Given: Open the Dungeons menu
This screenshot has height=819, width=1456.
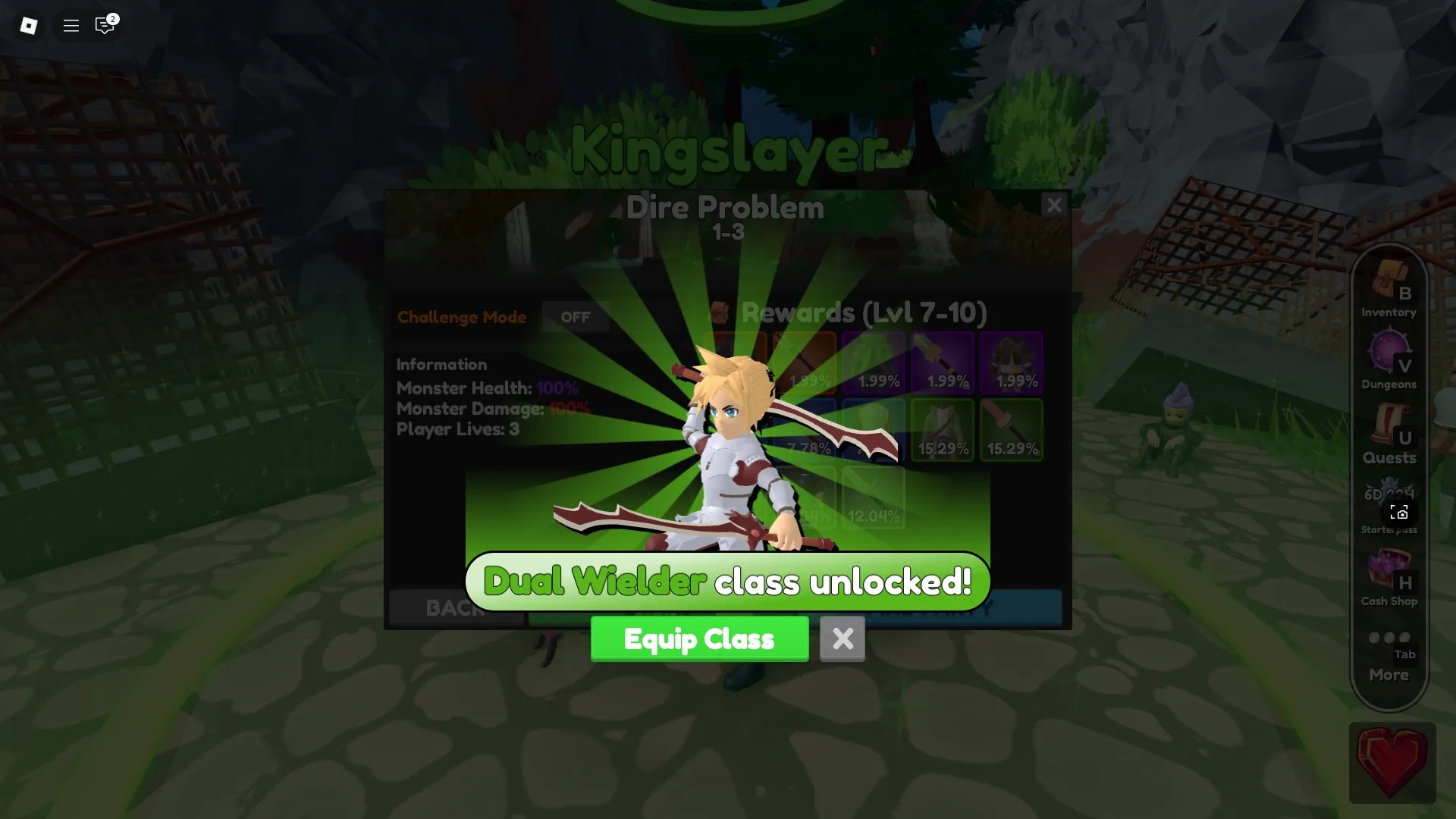Looking at the screenshot, I should 1389,356.
